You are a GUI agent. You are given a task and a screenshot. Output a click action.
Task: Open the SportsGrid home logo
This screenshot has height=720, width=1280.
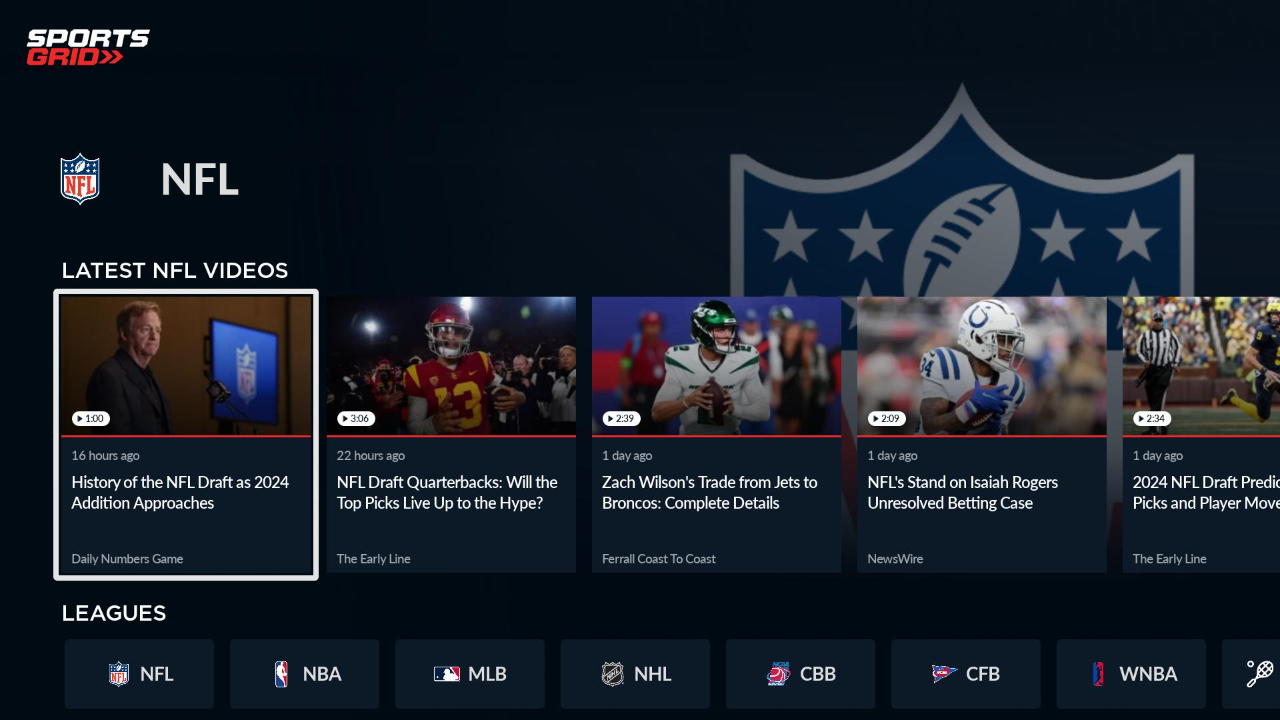(x=88, y=45)
